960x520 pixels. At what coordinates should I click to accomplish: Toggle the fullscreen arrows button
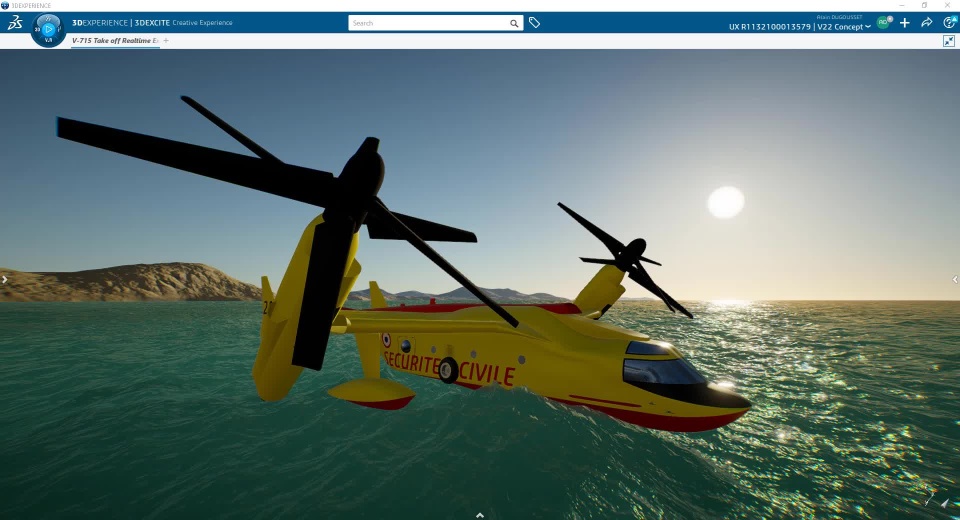click(949, 41)
